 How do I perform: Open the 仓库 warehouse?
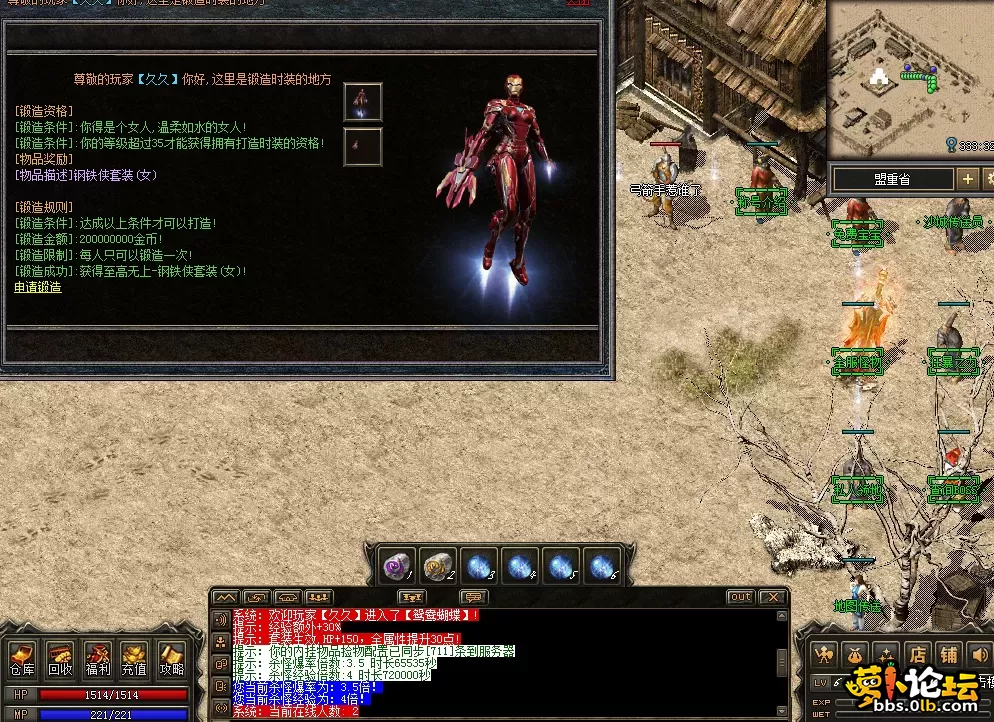click(22, 658)
